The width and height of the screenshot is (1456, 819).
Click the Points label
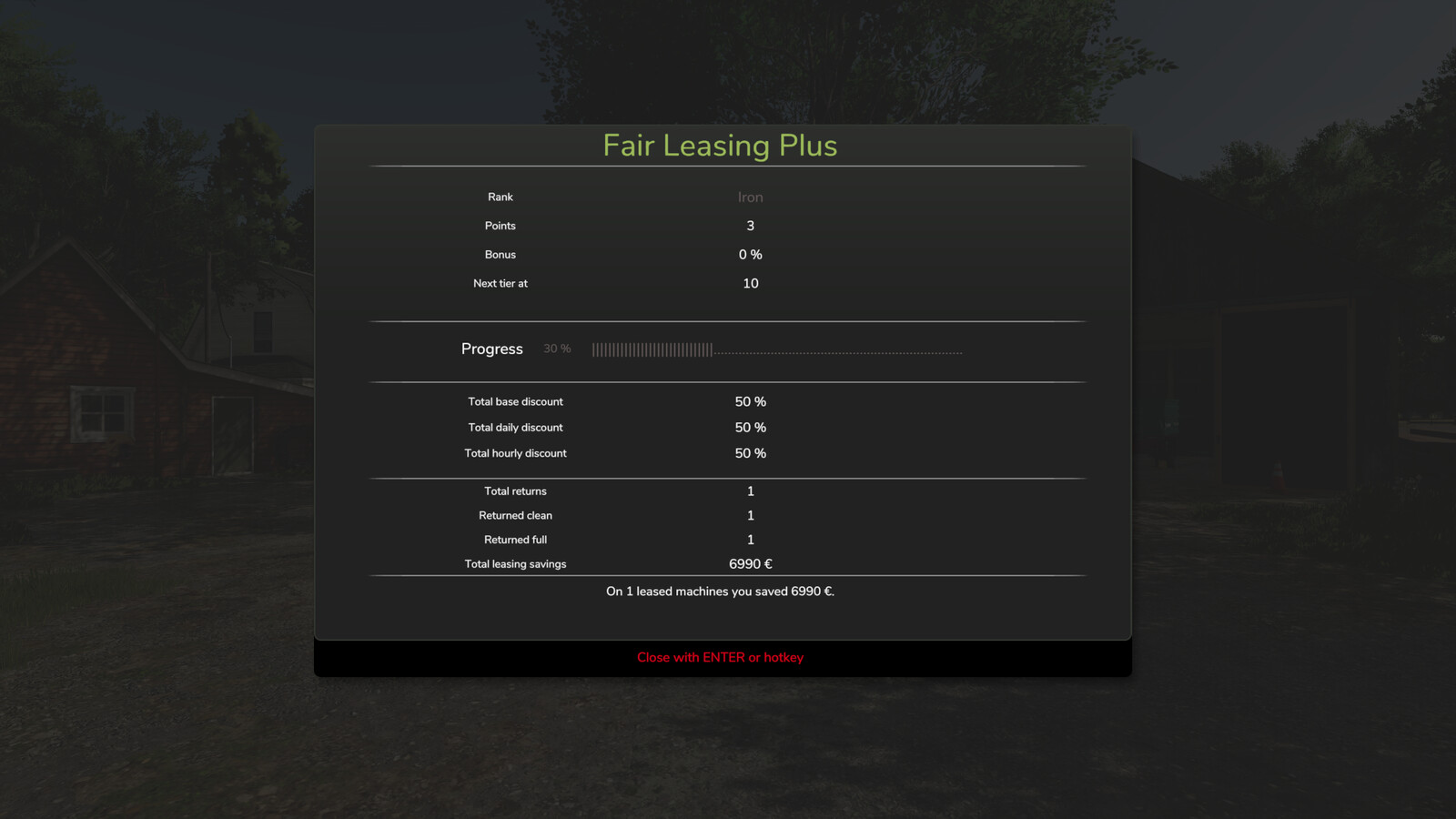(x=500, y=226)
